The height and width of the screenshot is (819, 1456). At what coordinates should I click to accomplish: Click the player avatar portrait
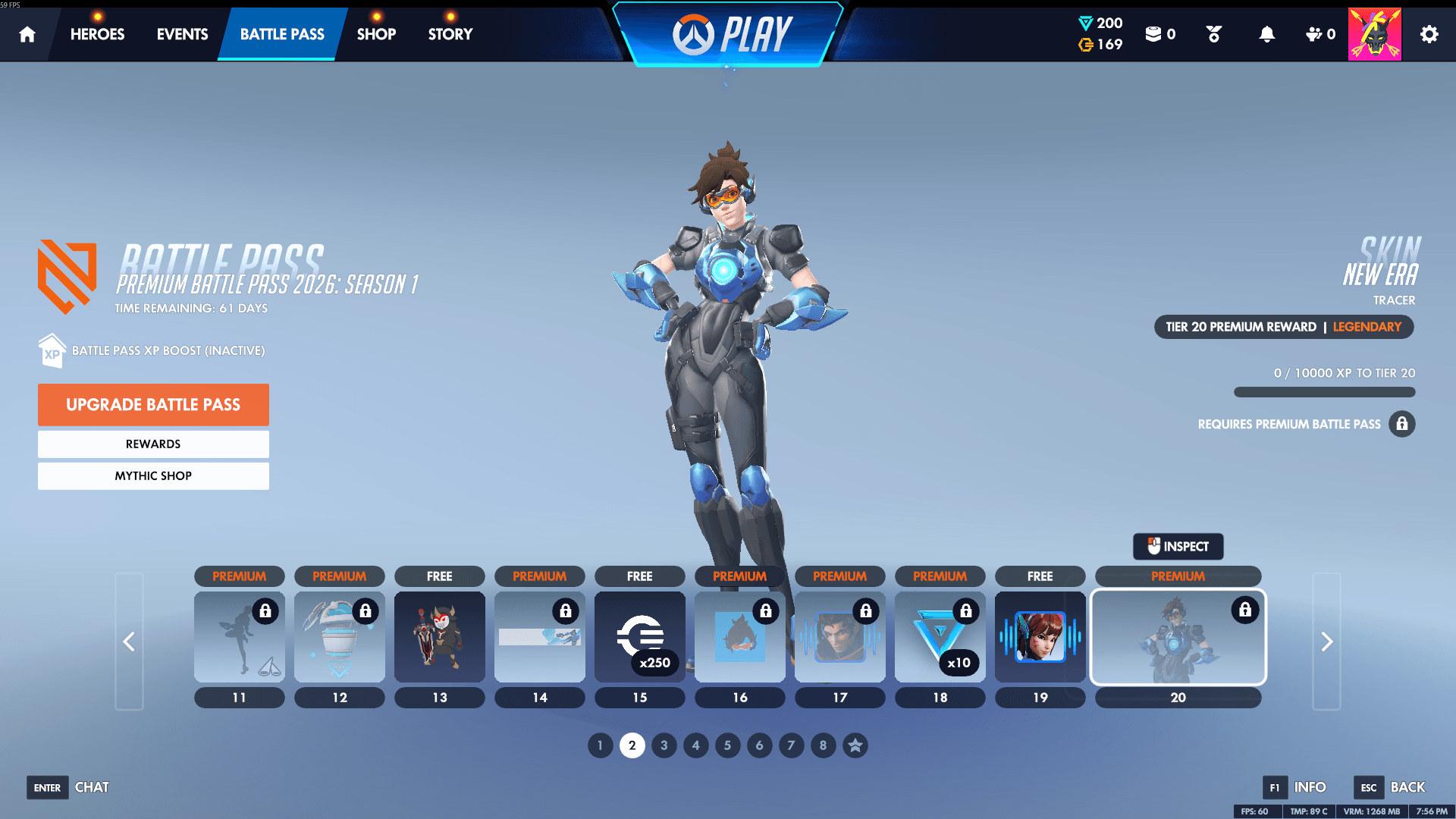point(1374,33)
